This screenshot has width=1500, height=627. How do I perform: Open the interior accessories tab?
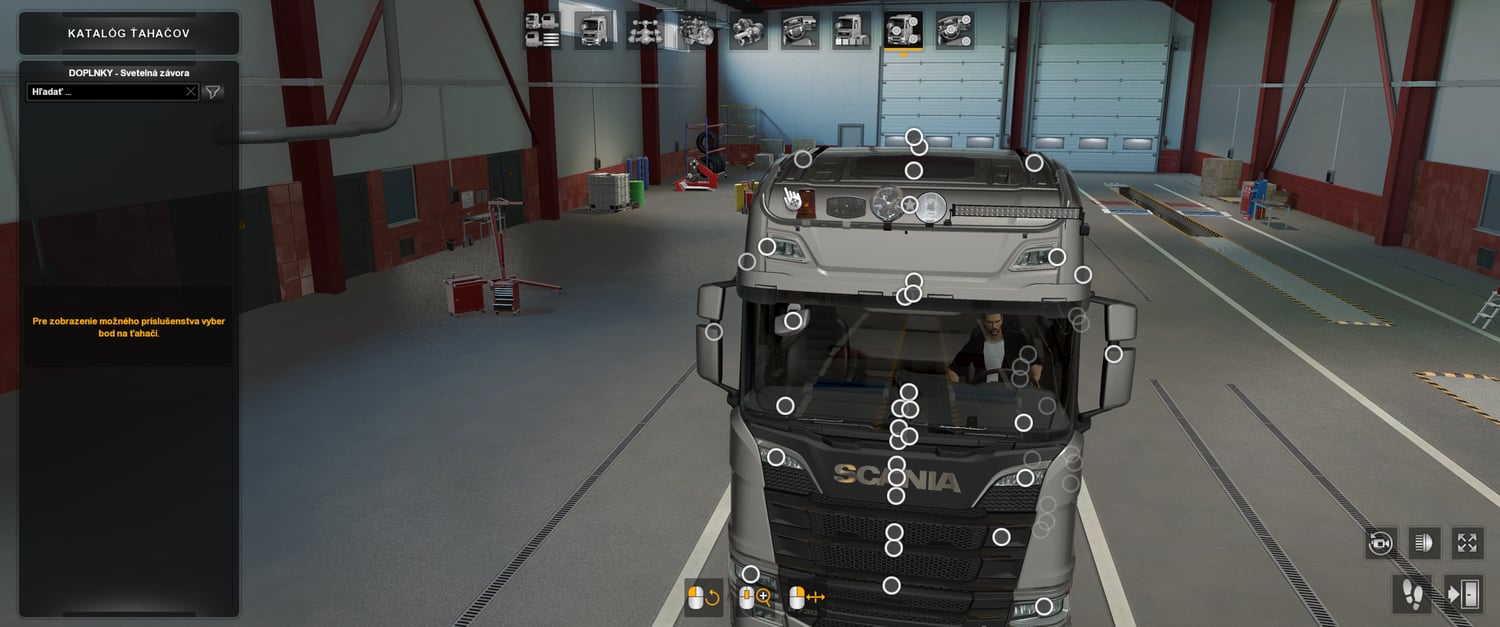[955, 31]
